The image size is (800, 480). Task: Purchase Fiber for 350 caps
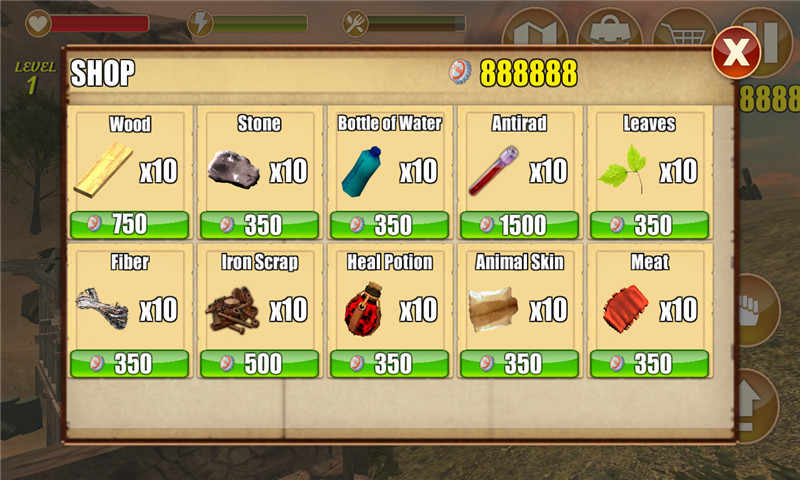click(x=129, y=363)
